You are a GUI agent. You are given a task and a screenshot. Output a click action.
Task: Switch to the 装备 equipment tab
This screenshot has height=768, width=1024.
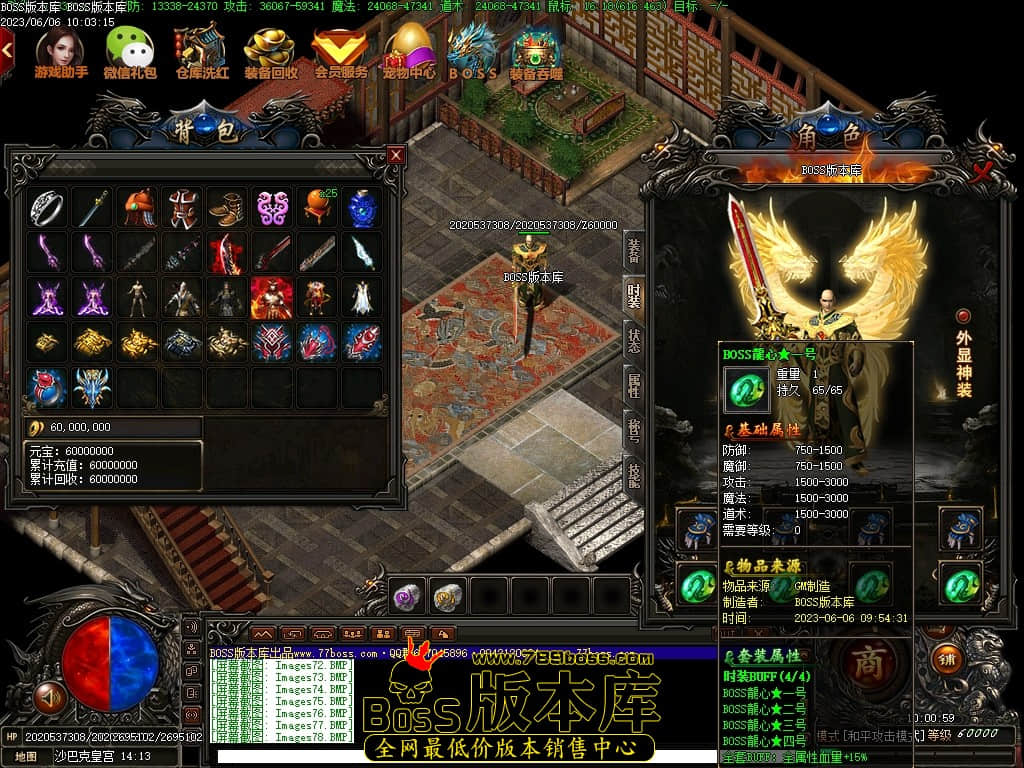633,251
